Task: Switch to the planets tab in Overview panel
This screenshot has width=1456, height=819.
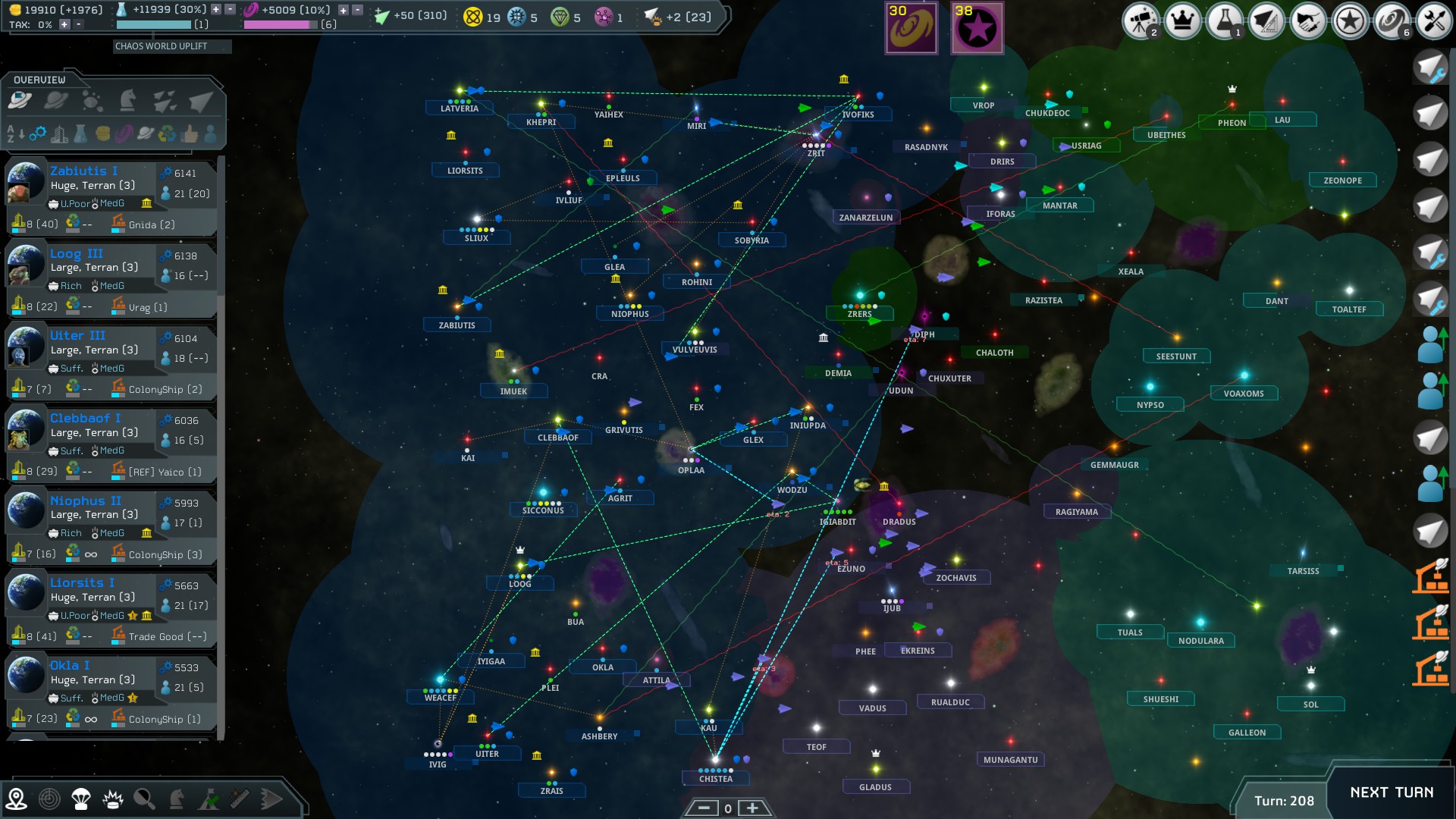Action: pyautogui.click(x=55, y=101)
